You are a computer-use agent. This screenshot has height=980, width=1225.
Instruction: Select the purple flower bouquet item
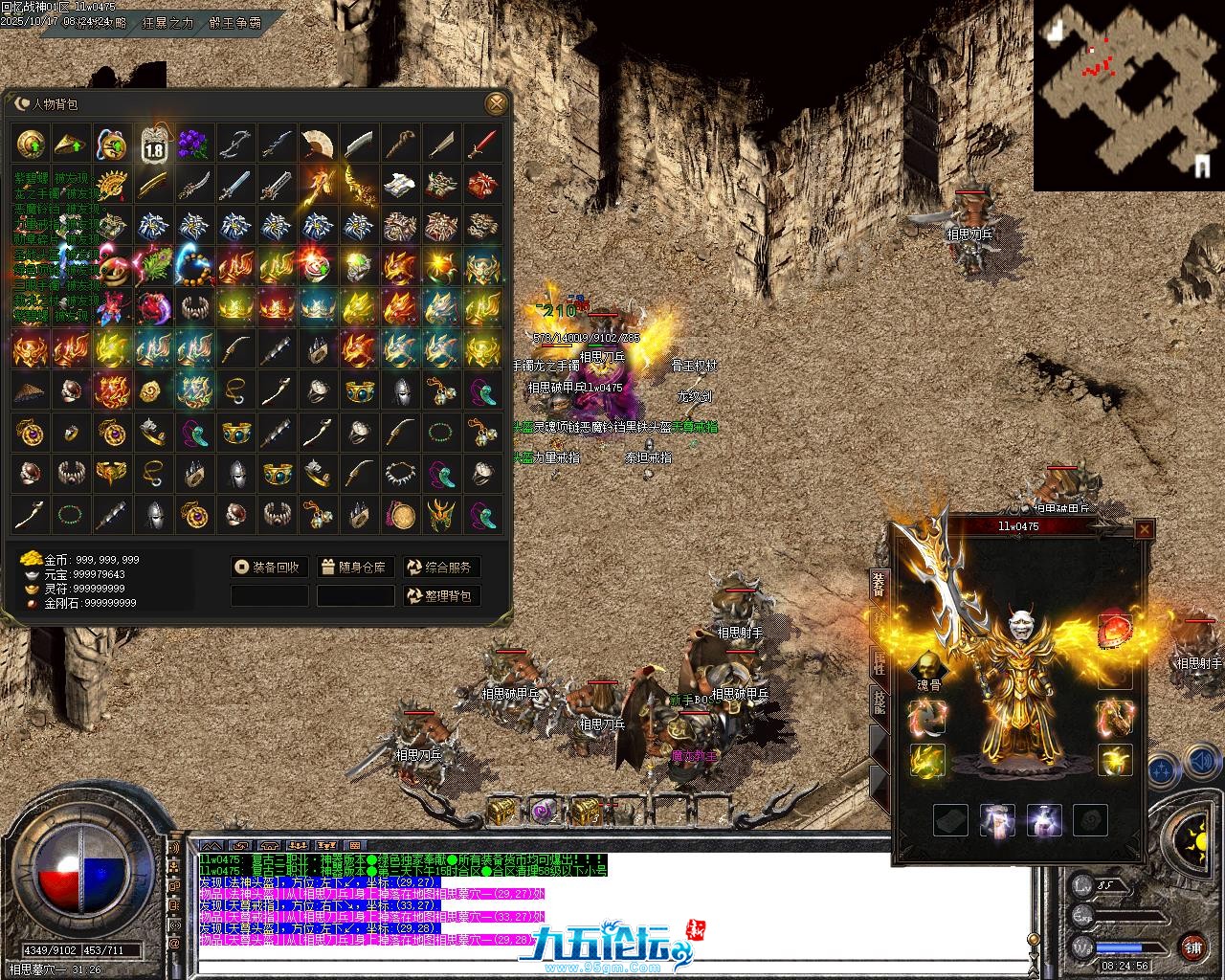(x=194, y=145)
